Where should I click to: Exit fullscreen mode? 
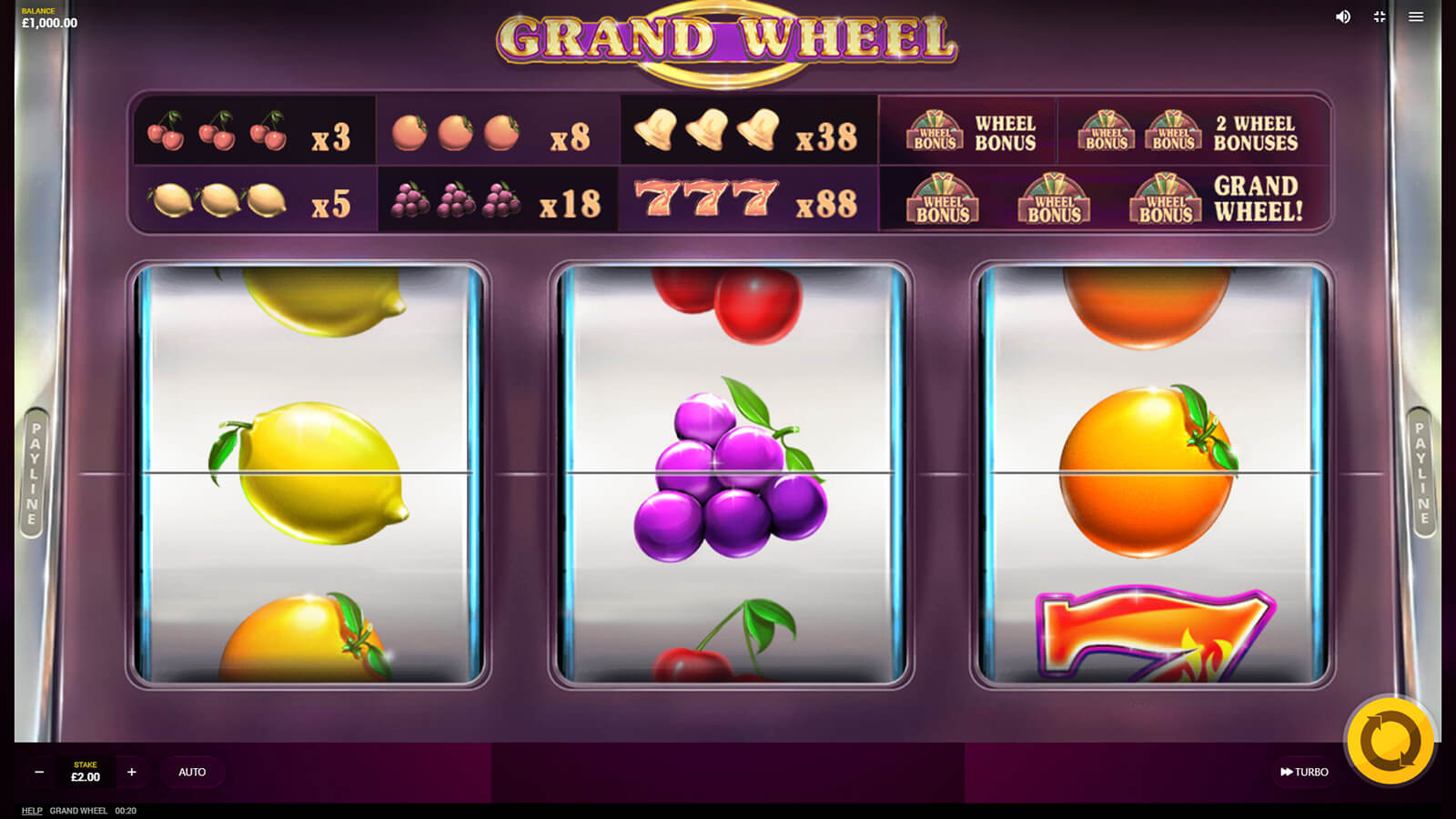click(x=1380, y=16)
